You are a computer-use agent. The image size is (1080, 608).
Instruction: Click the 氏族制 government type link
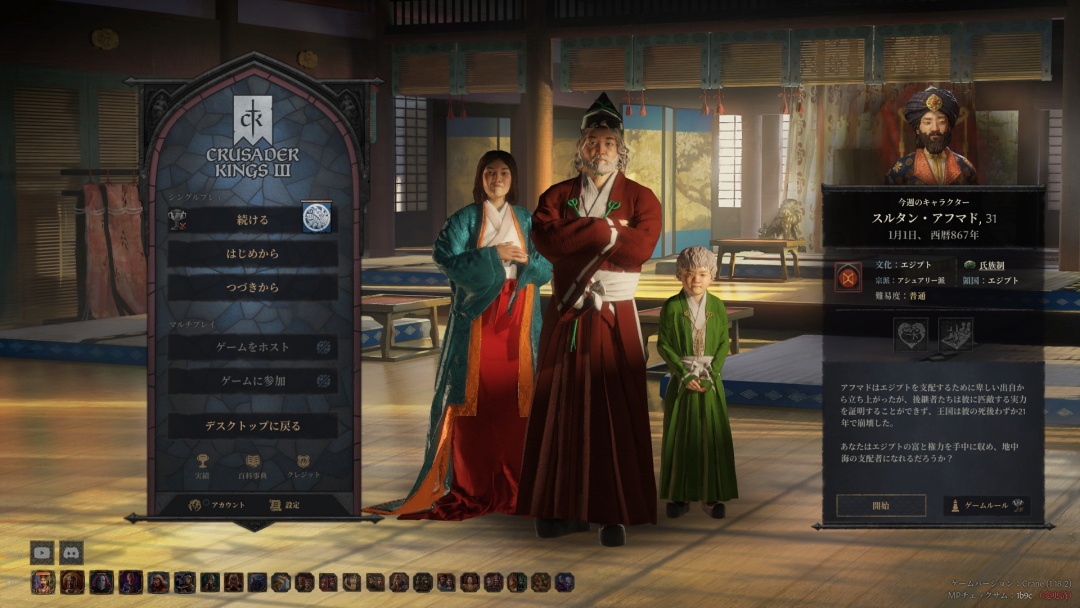tap(991, 266)
